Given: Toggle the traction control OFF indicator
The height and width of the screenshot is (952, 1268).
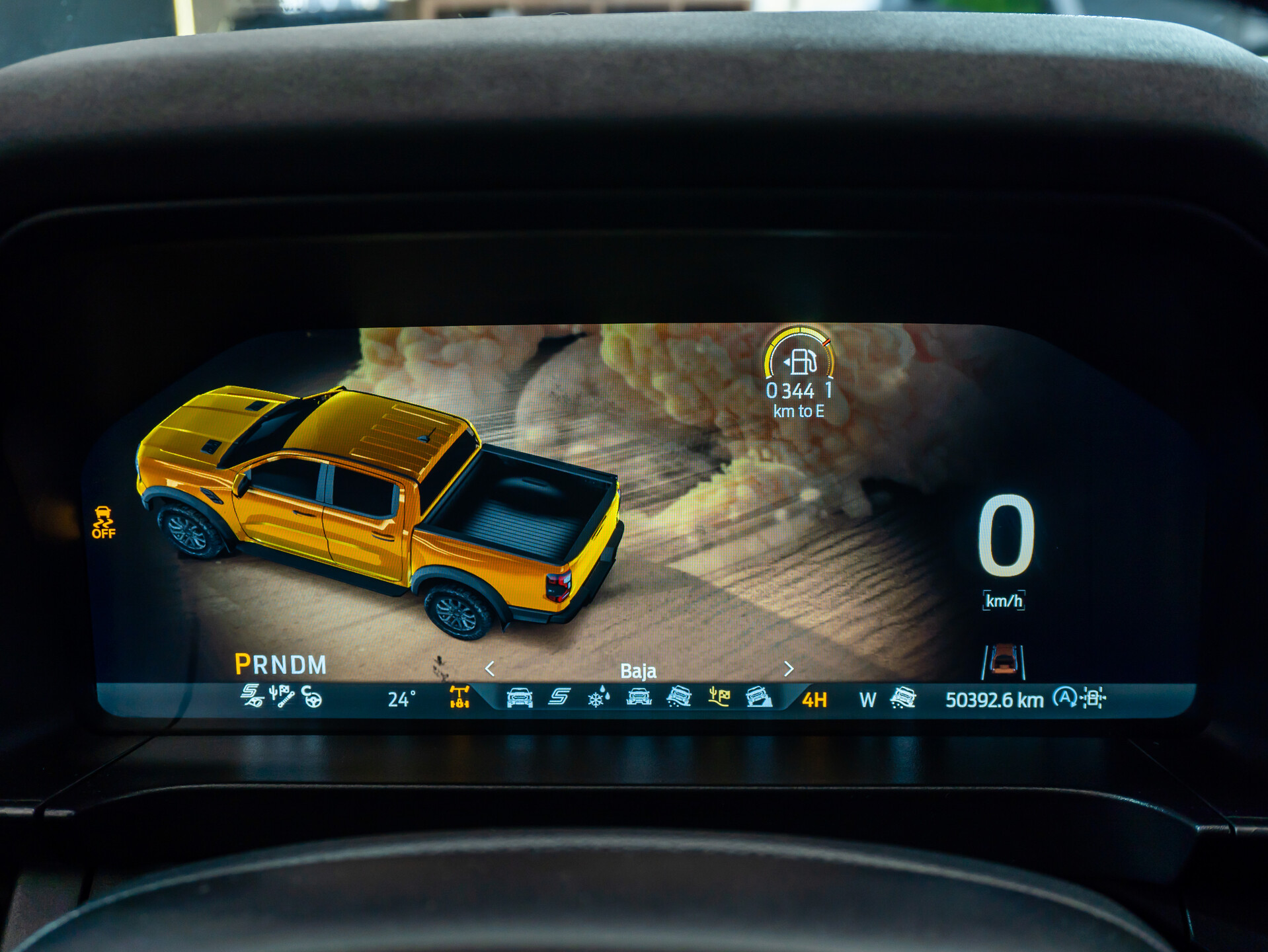Looking at the screenshot, I should (x=103, y=522).
